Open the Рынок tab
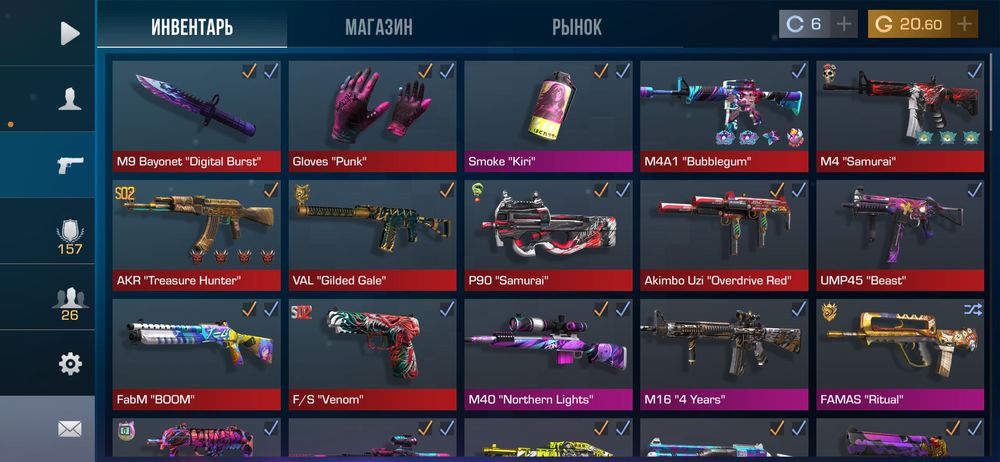Viewport: 1000px width, 462px height. click(x=577, y=27)
